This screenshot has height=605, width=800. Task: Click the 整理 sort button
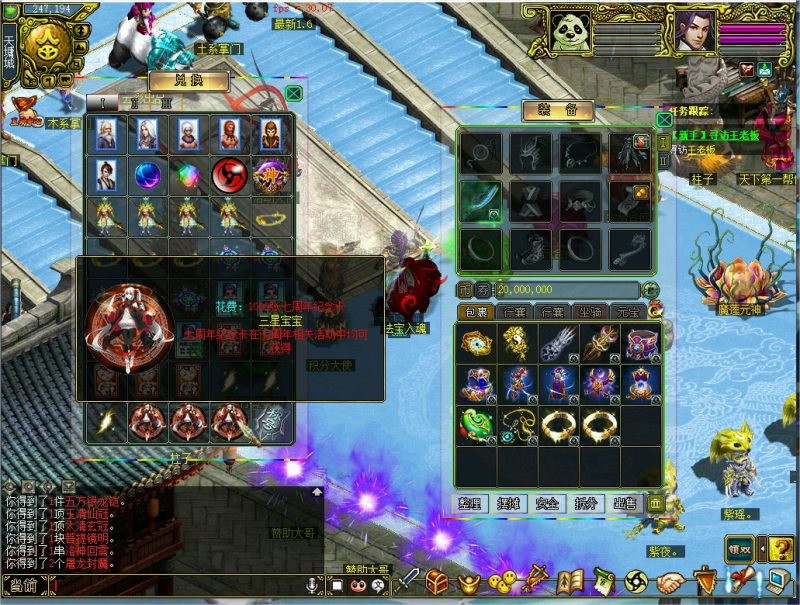[471, 503]
